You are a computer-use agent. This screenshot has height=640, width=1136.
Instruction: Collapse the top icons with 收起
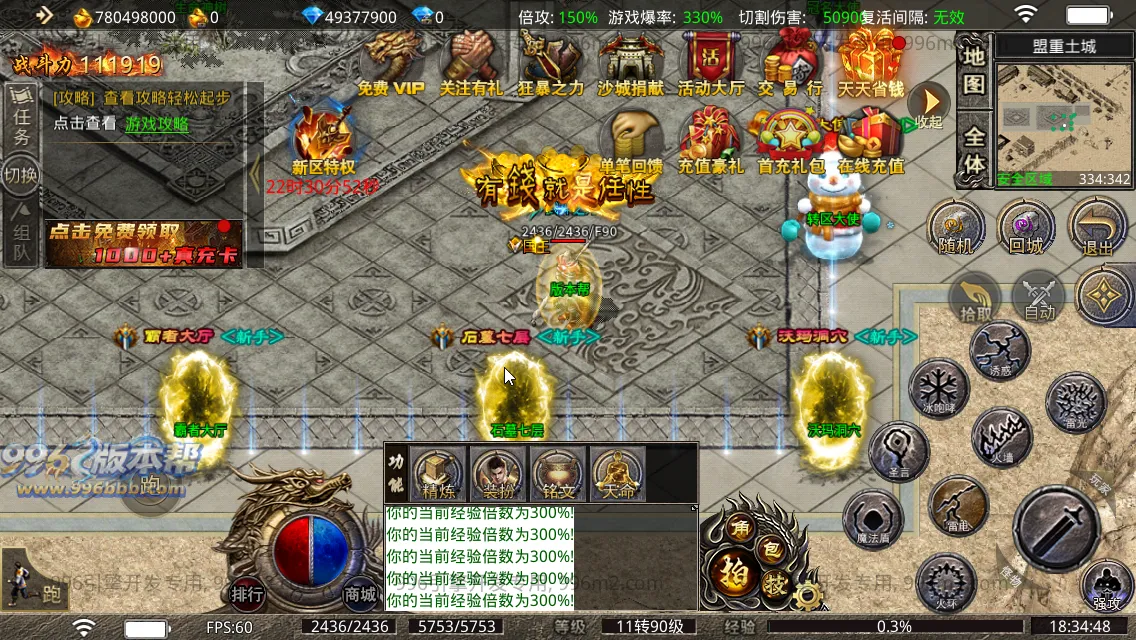(x=928, y=105)
